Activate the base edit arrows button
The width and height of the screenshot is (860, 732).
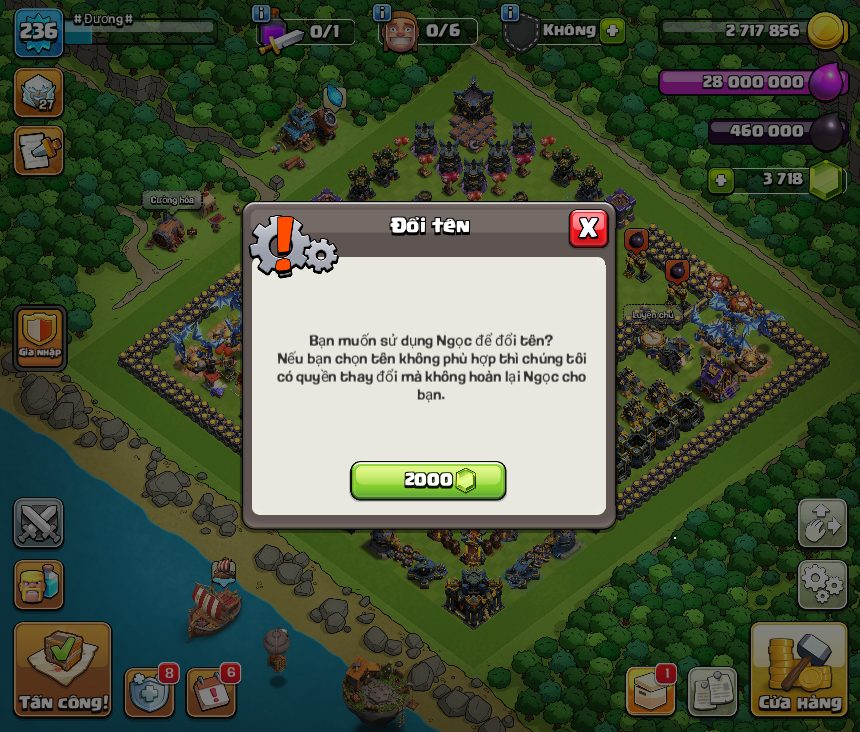822,523
